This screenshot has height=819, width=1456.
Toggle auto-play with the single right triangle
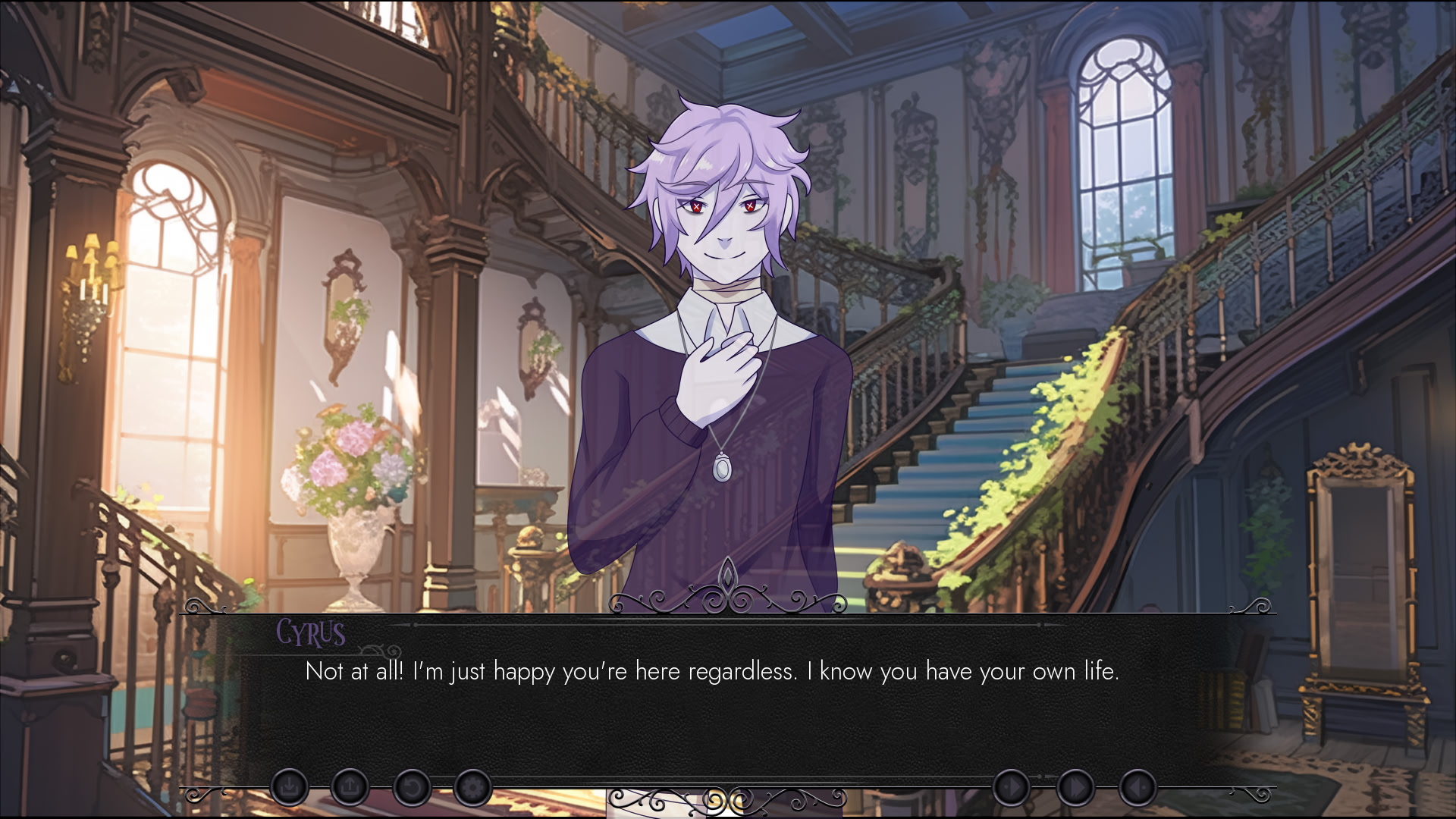tap(1012, 788)
